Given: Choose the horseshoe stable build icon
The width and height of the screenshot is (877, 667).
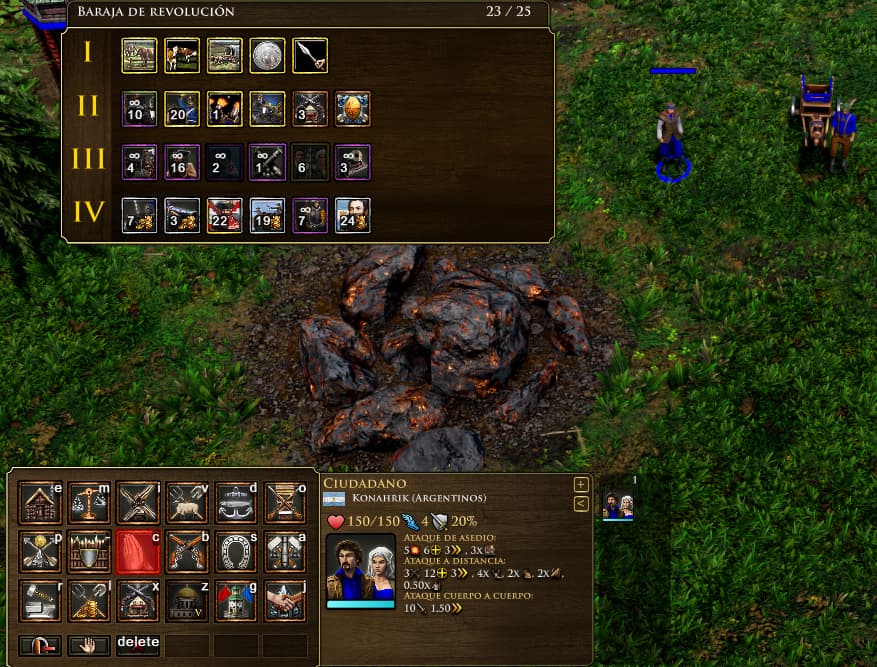Looking at the screenshot, I should coord(236,551).
